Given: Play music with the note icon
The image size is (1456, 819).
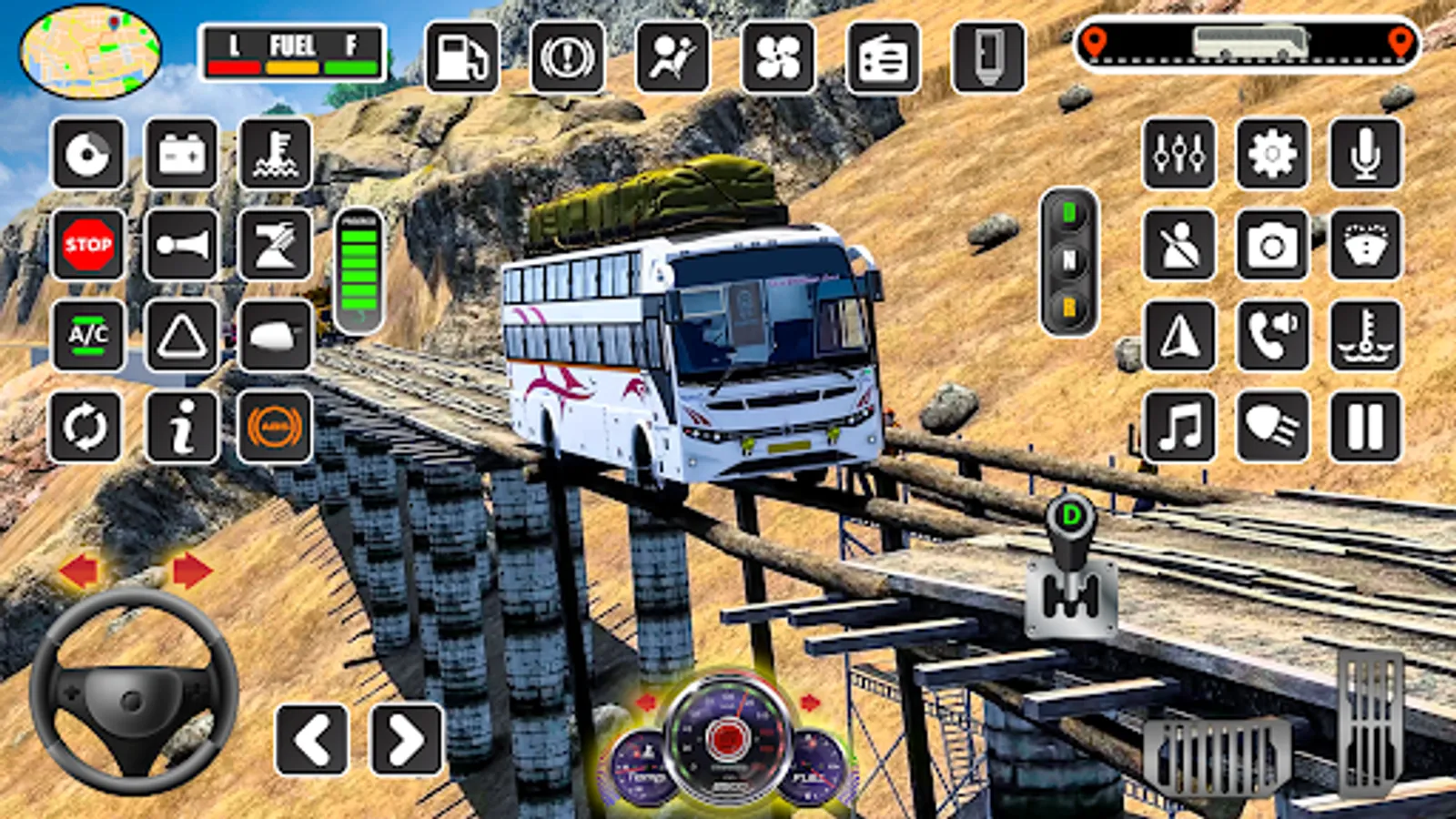Looking at the screenshot, I should tap(1179, 427).
